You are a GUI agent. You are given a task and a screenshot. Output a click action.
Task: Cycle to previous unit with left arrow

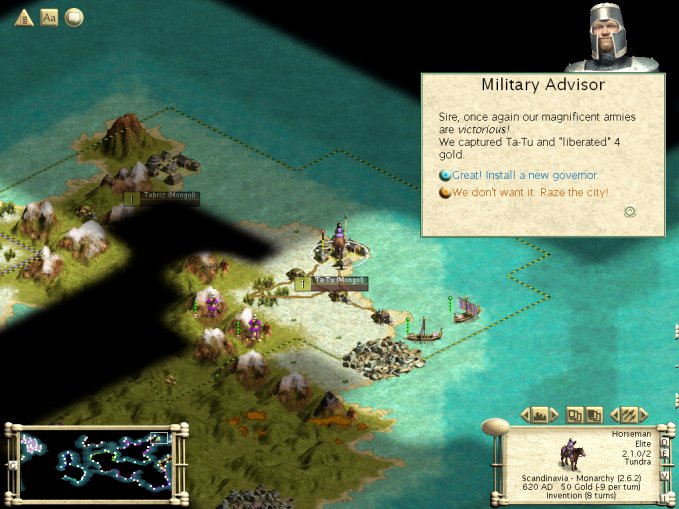614,414
